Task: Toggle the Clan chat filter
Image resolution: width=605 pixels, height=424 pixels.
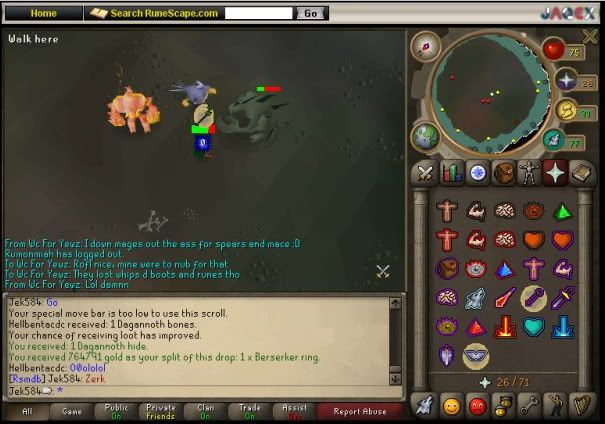Action: pos(206,411)
